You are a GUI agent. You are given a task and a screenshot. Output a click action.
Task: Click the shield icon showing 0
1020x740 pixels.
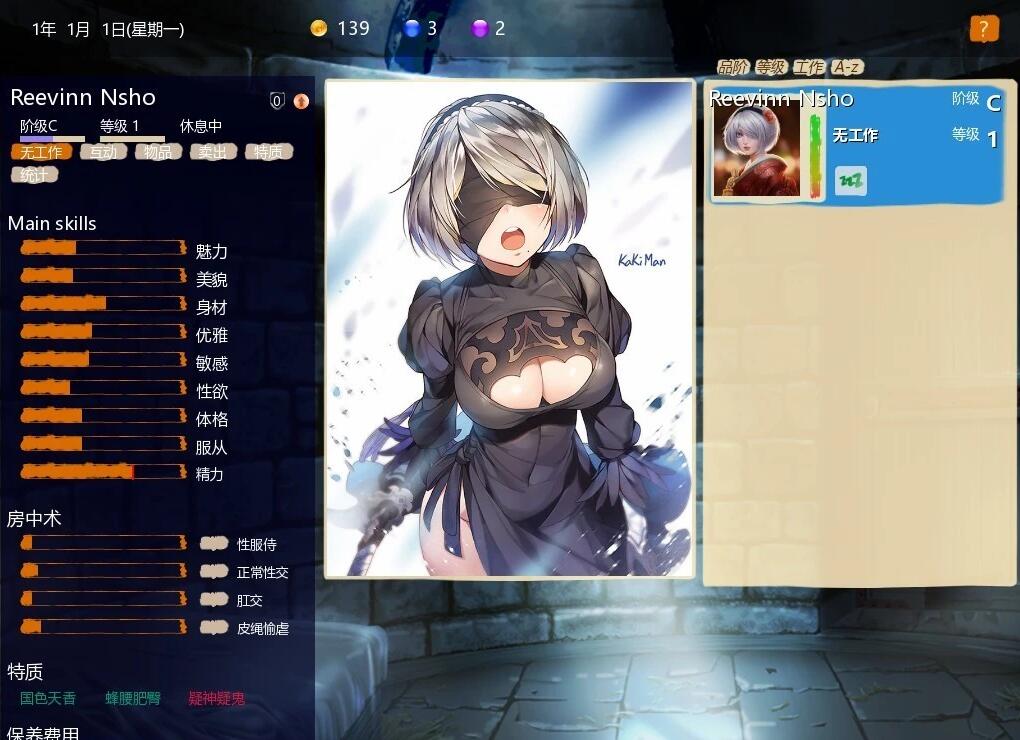click(x=277, y=100)
